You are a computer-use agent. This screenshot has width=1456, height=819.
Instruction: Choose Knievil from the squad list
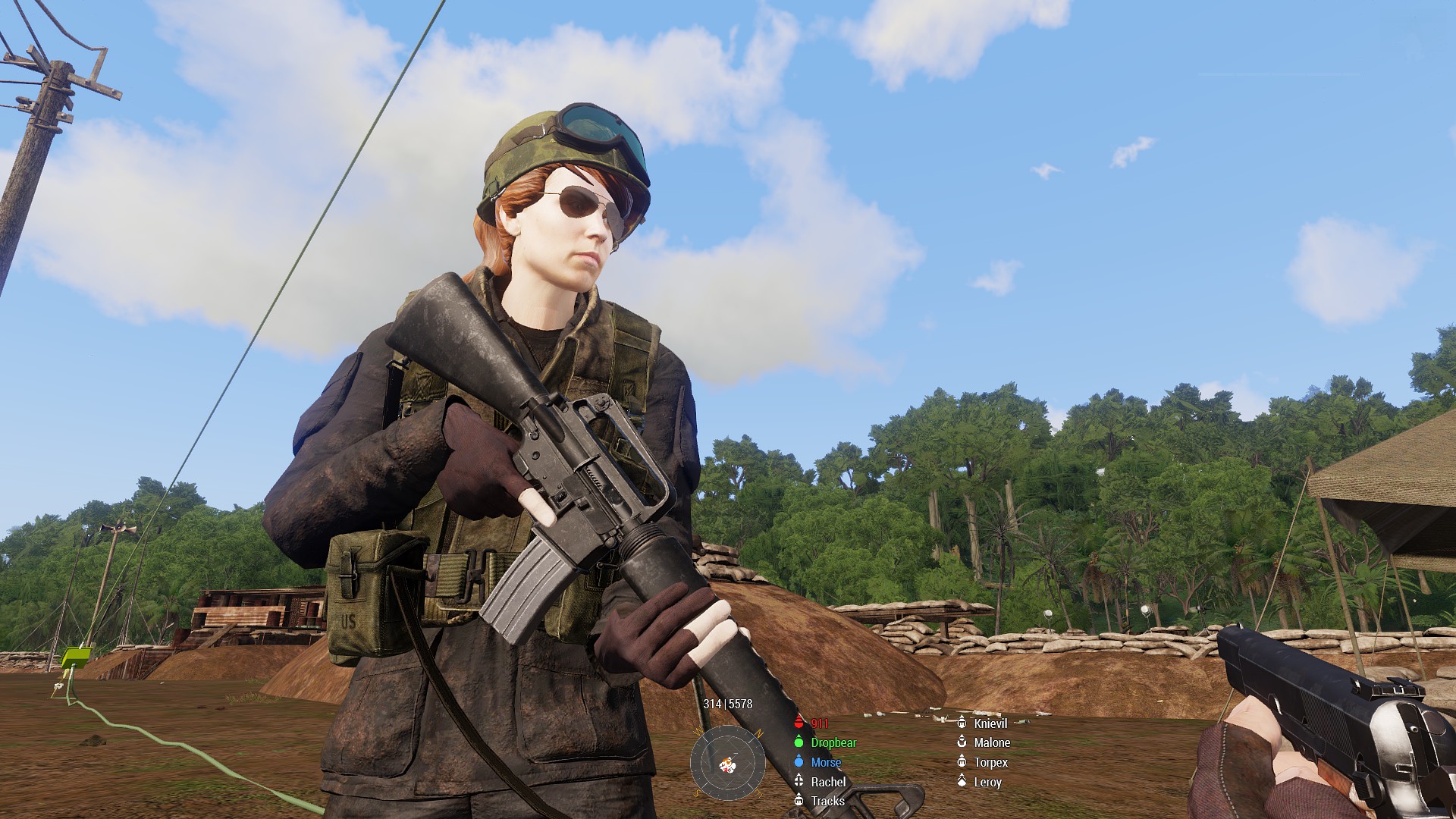pyautogui.click(x=990, y=723)
